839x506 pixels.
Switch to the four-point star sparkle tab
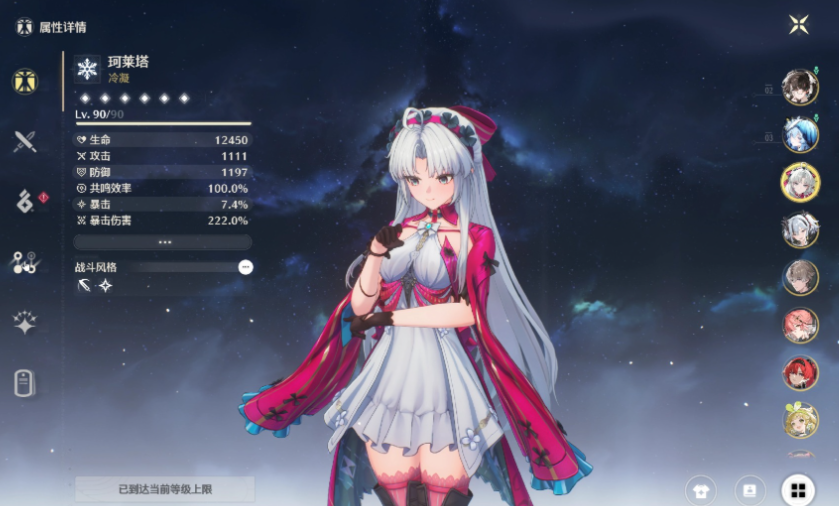pyautogui.click(x=25, y=322)
